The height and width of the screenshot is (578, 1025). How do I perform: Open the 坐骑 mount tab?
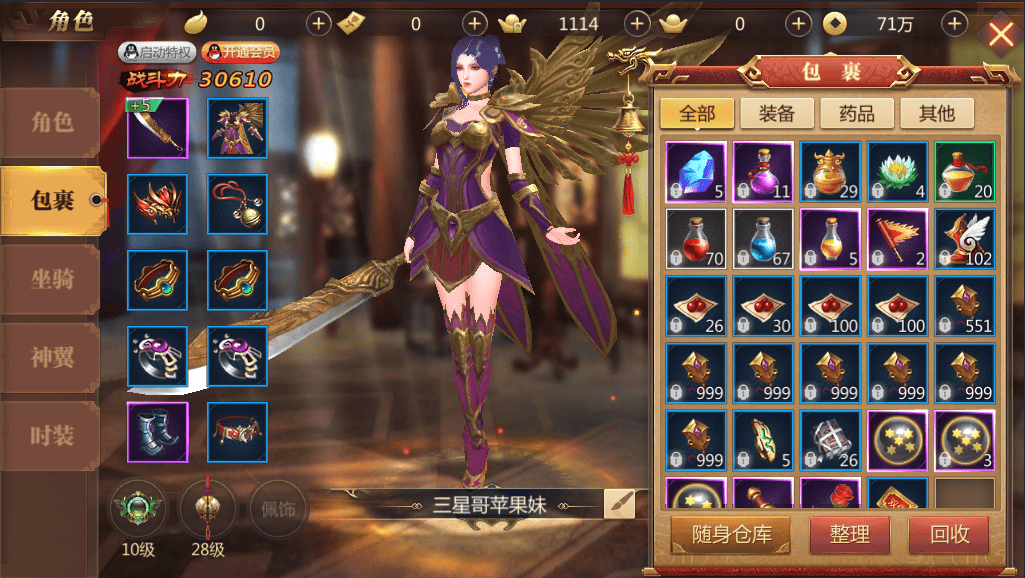tap(52, 279)
